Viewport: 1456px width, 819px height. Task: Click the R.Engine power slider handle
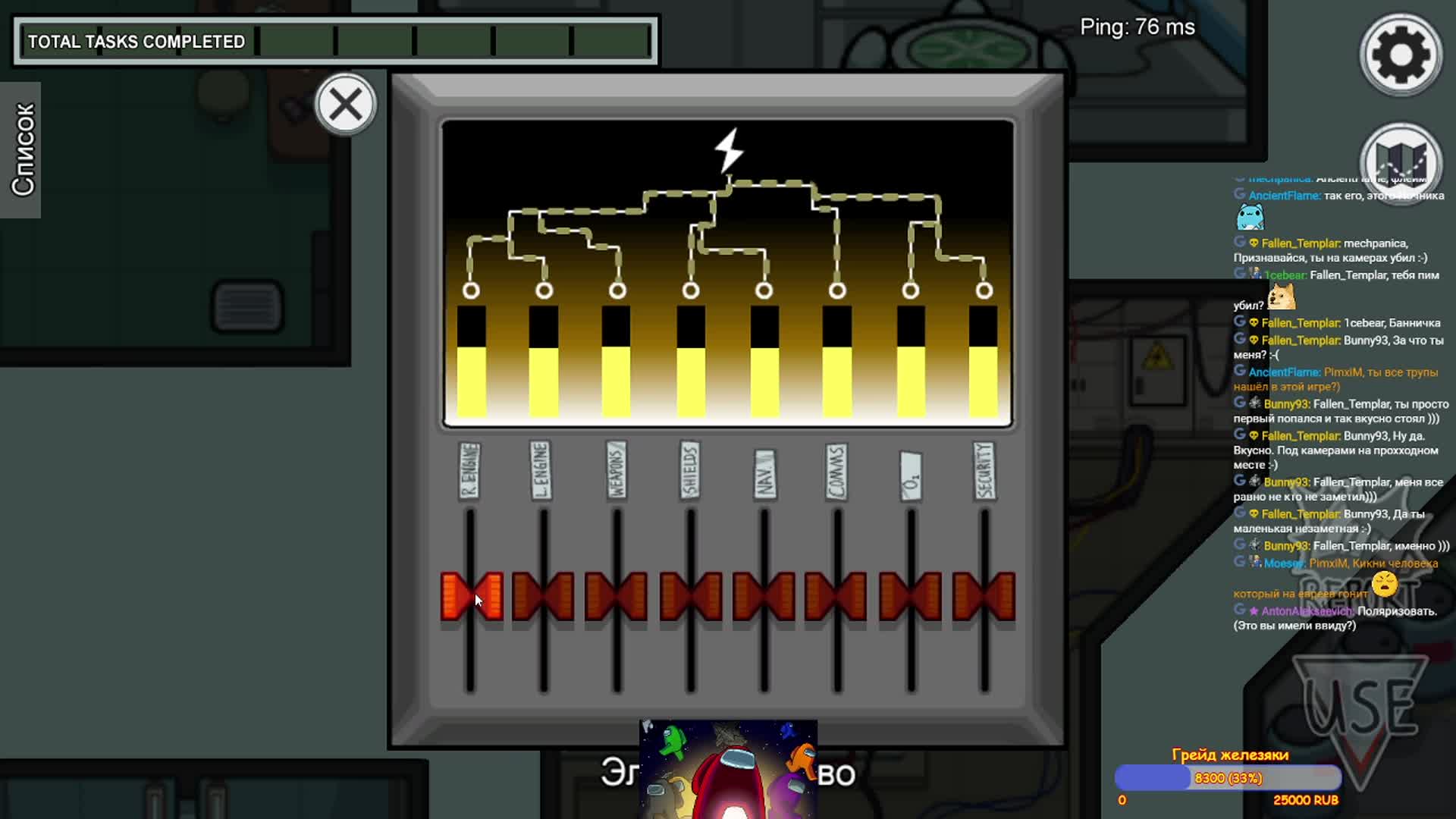coord(471,596)
